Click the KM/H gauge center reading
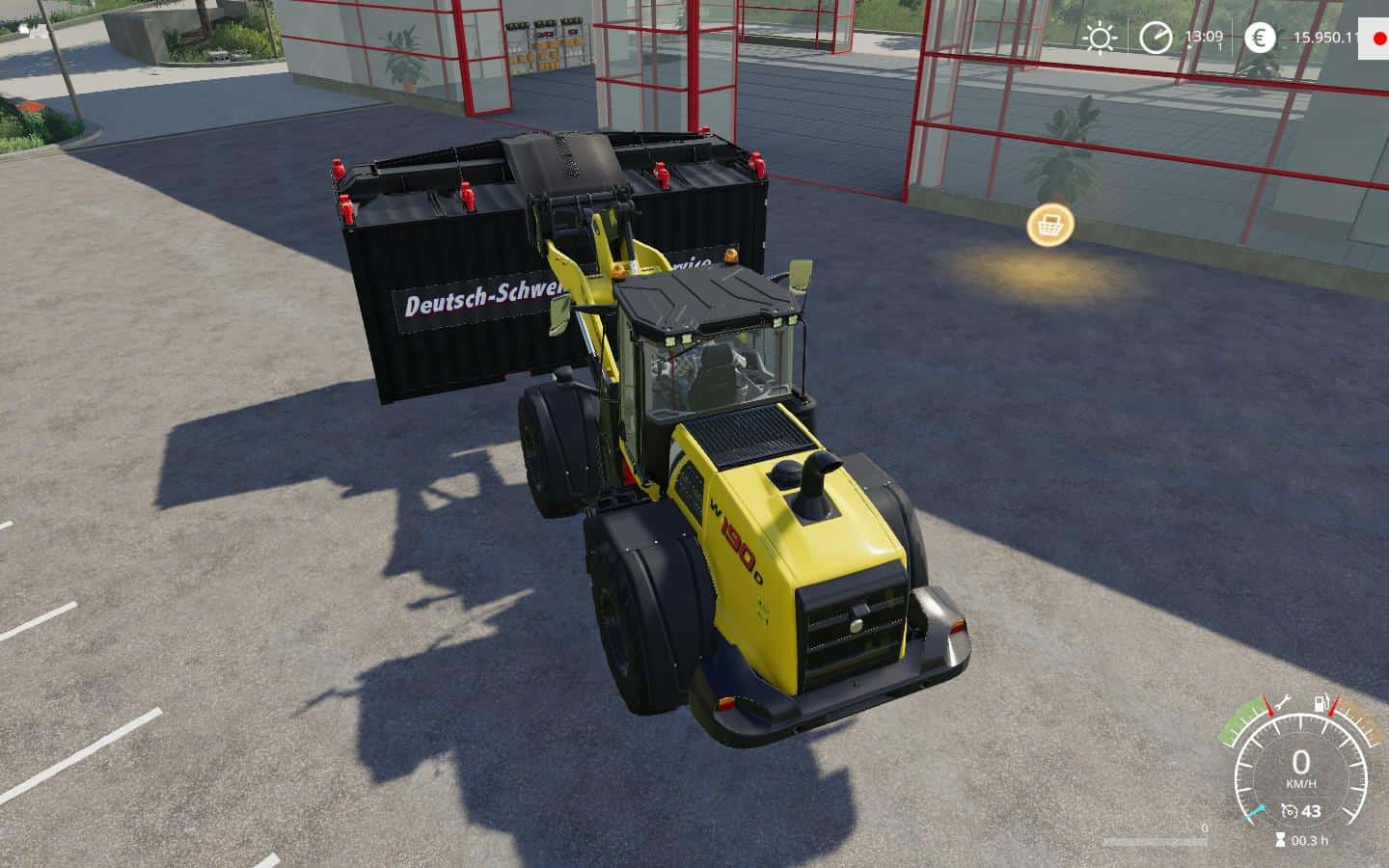Image resolution: width=1389 pixels, height=868 pixels. (x=1300, y=767)
